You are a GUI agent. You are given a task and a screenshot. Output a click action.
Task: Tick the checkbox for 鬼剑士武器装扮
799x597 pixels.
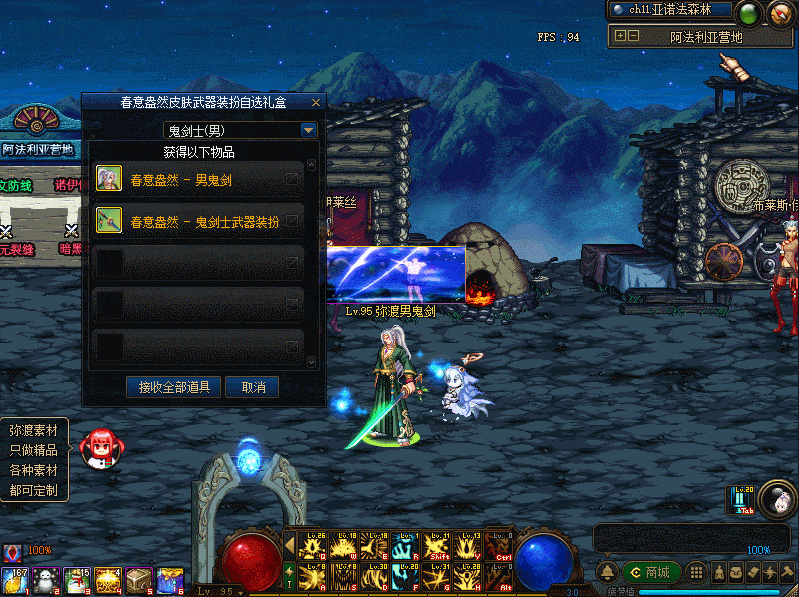point(292,221)
